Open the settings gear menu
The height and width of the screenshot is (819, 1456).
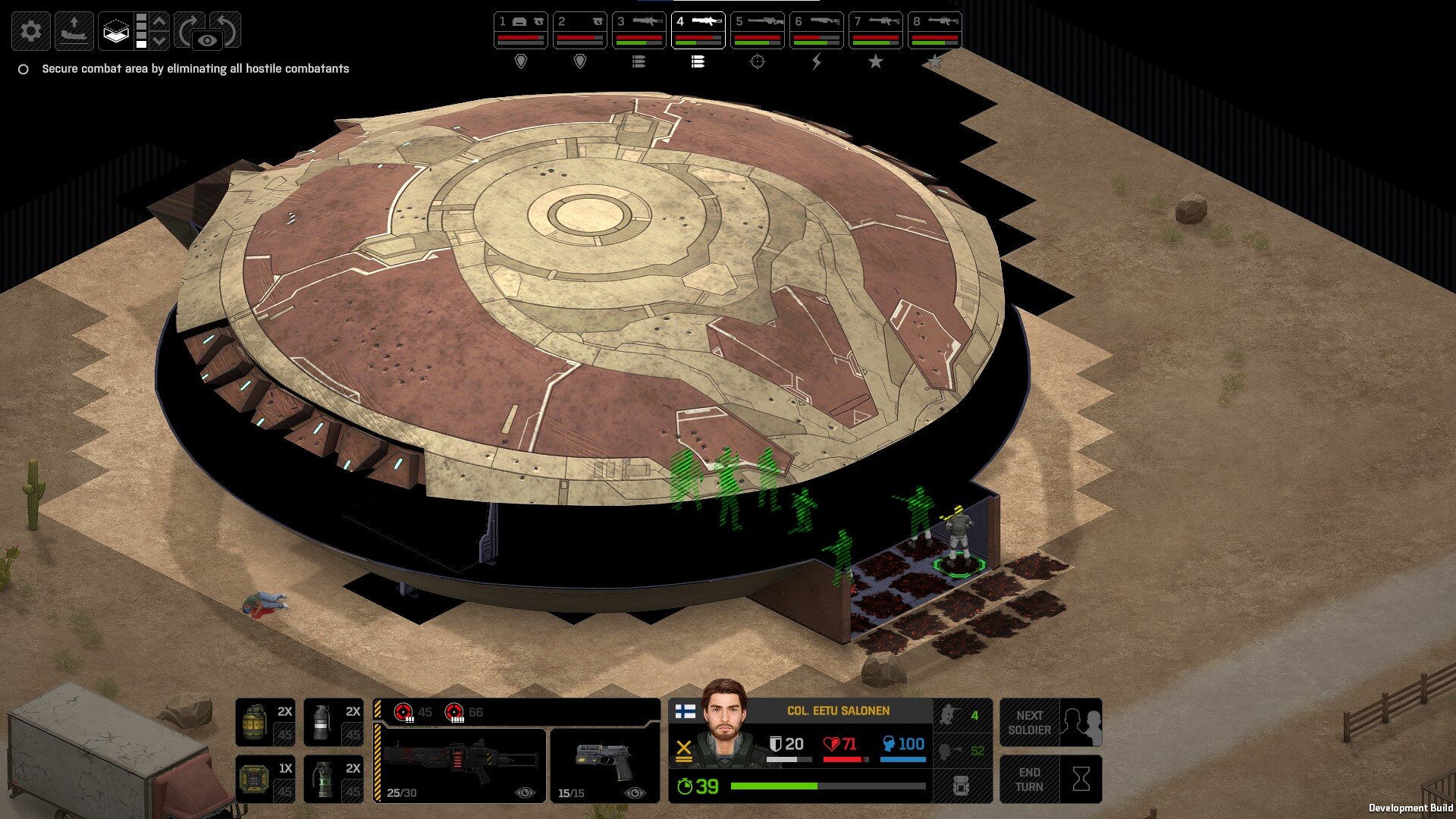click(31, 31)
